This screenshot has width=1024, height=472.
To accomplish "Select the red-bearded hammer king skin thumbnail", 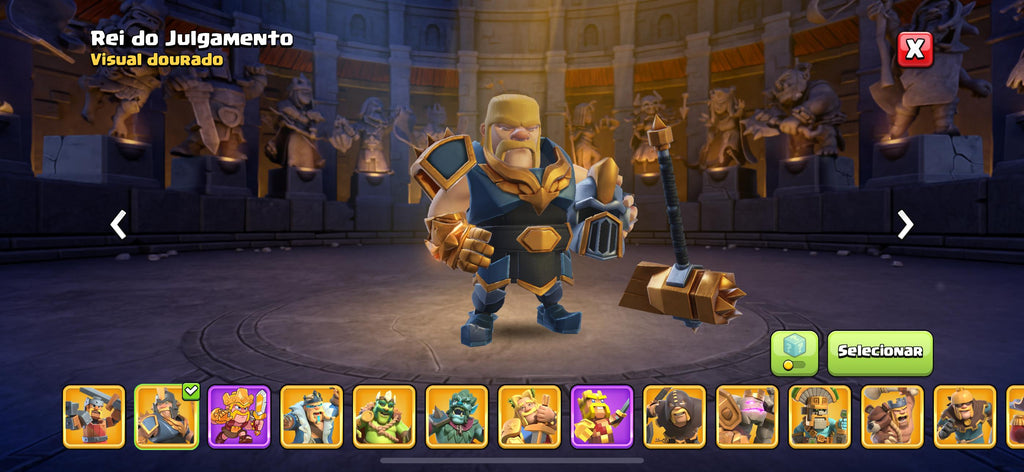I will 94,416.
